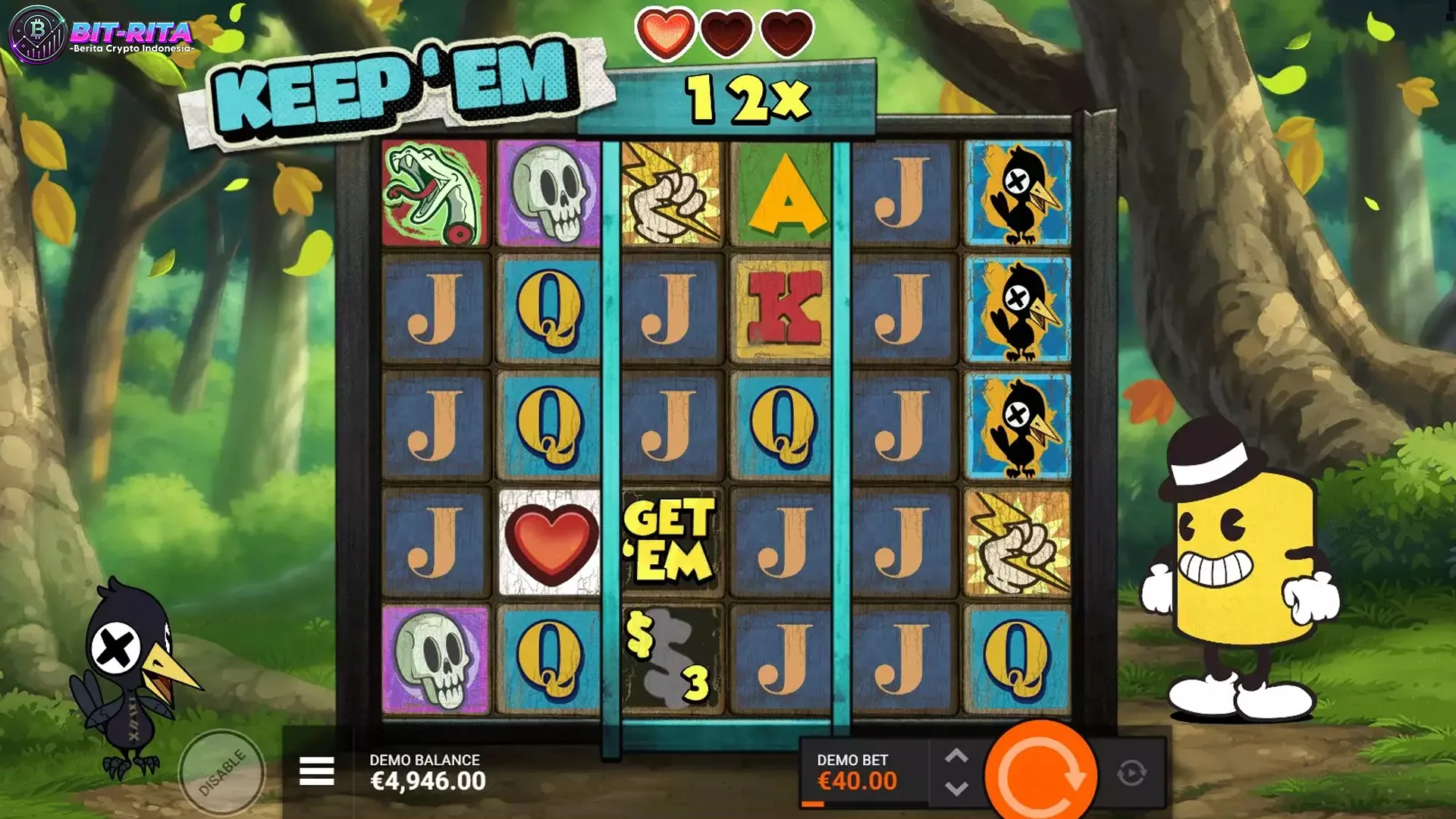The width and height of the screenshot is (1456, 819).
Task: Open the autoplay settings
Action: pos(1131,773)
